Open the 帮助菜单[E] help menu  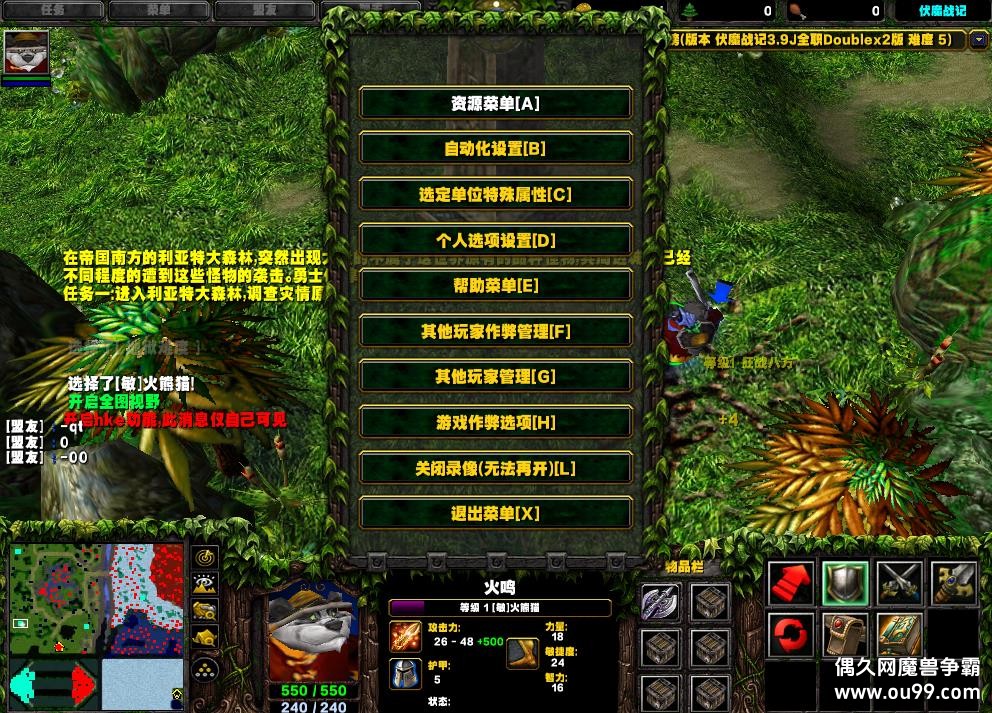495,285
